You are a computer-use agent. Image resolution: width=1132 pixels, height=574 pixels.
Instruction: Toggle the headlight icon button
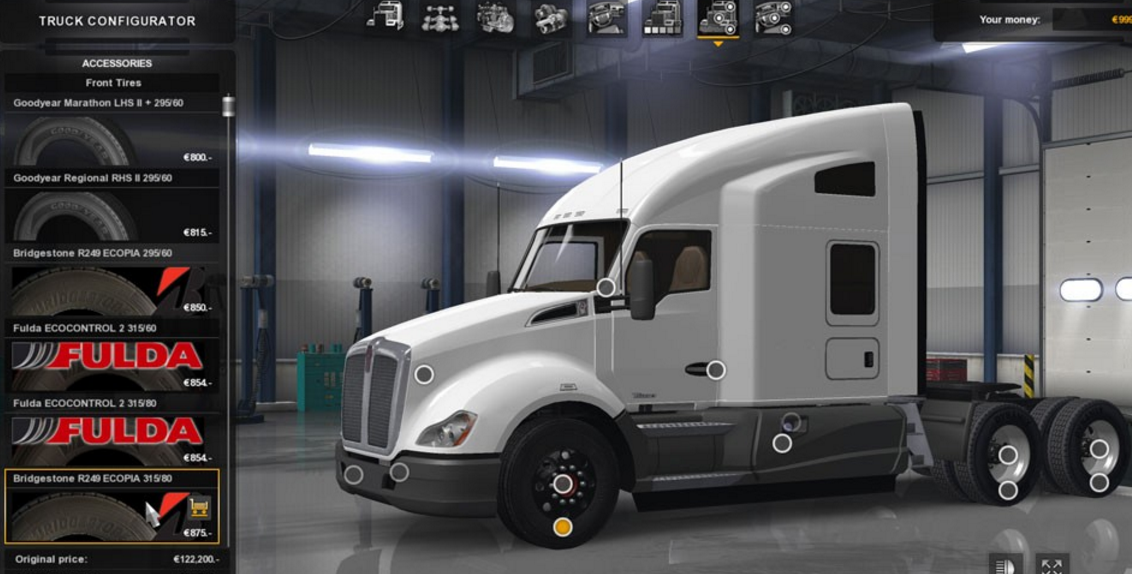pos(1006,565)
